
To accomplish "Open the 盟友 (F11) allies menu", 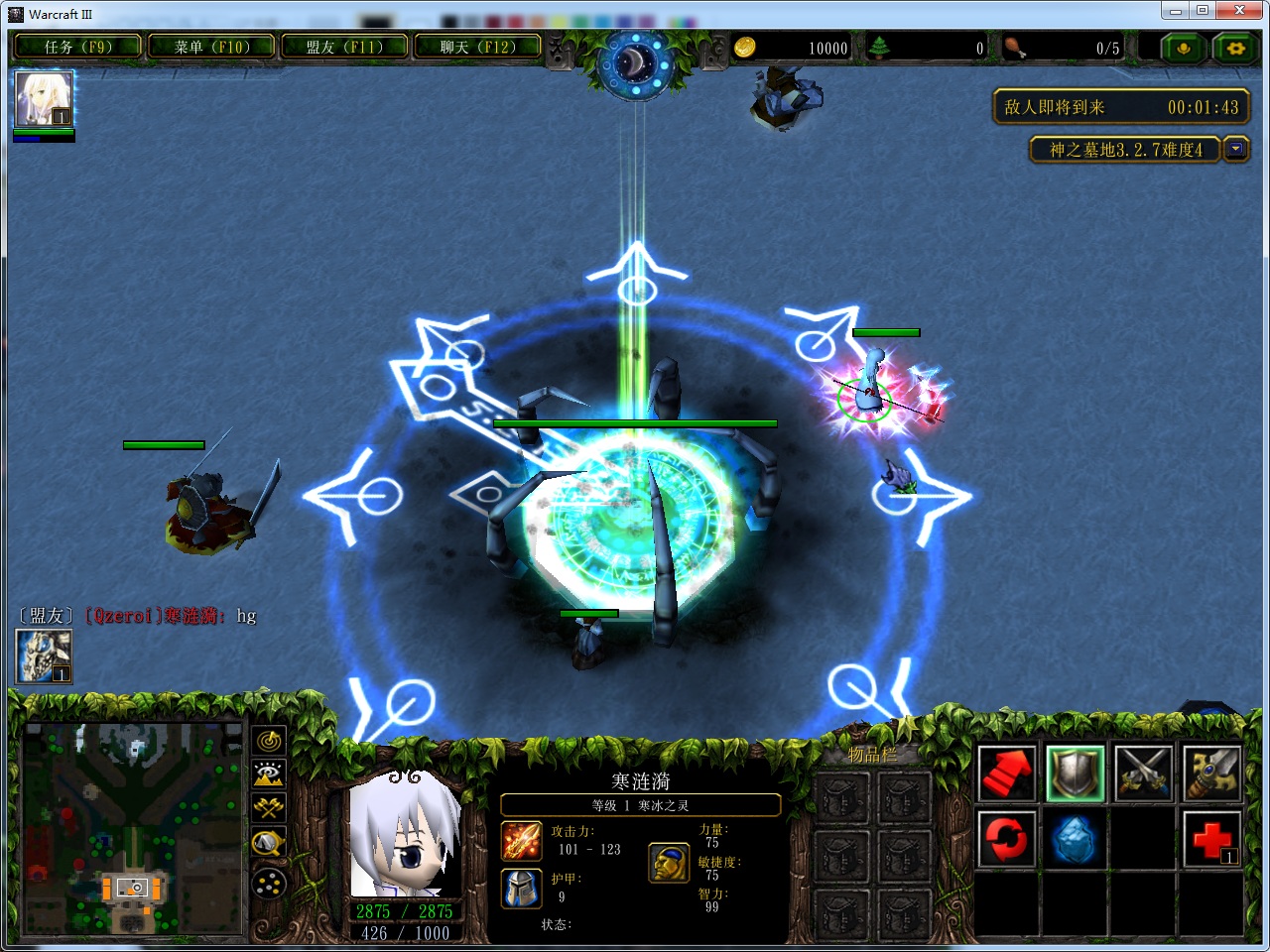I will [x=344, y=47].
